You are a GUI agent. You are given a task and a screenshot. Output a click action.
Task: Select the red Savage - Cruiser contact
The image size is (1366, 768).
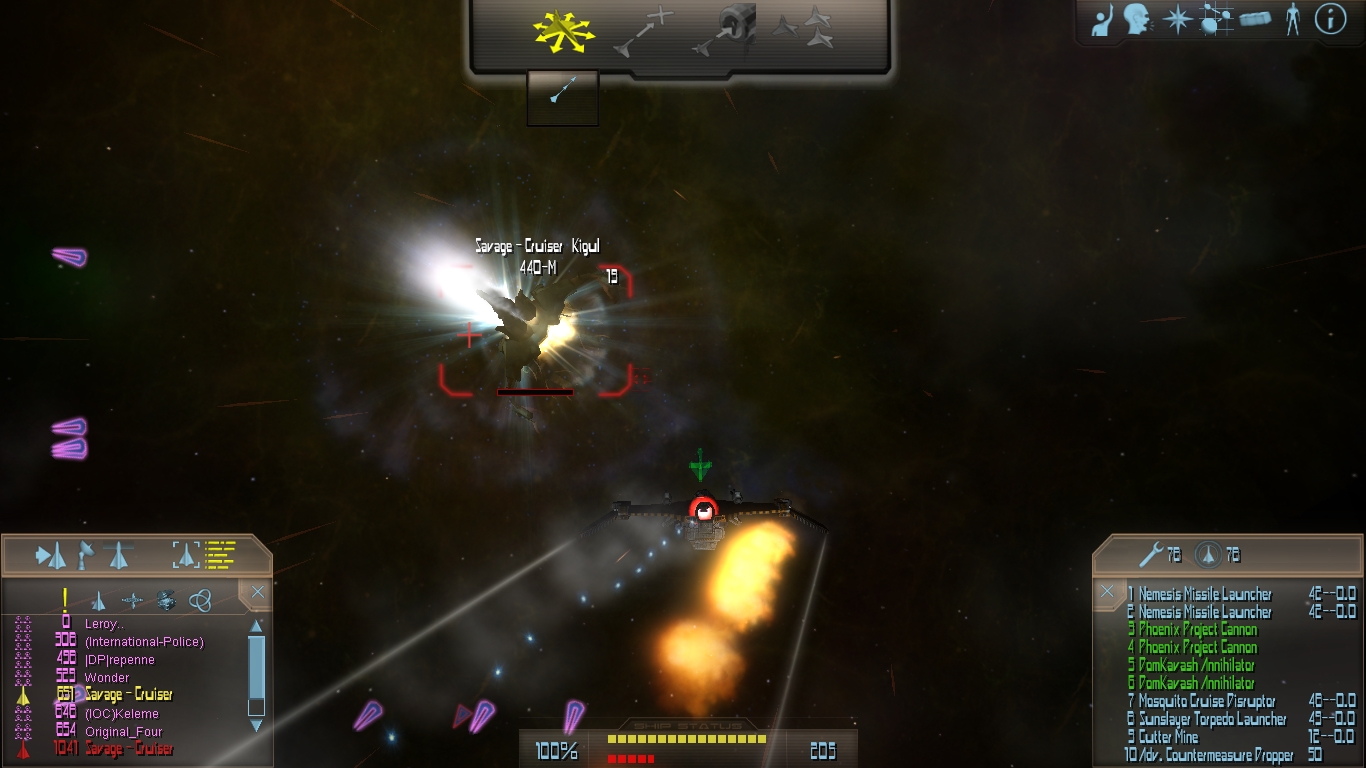(128, 749)
